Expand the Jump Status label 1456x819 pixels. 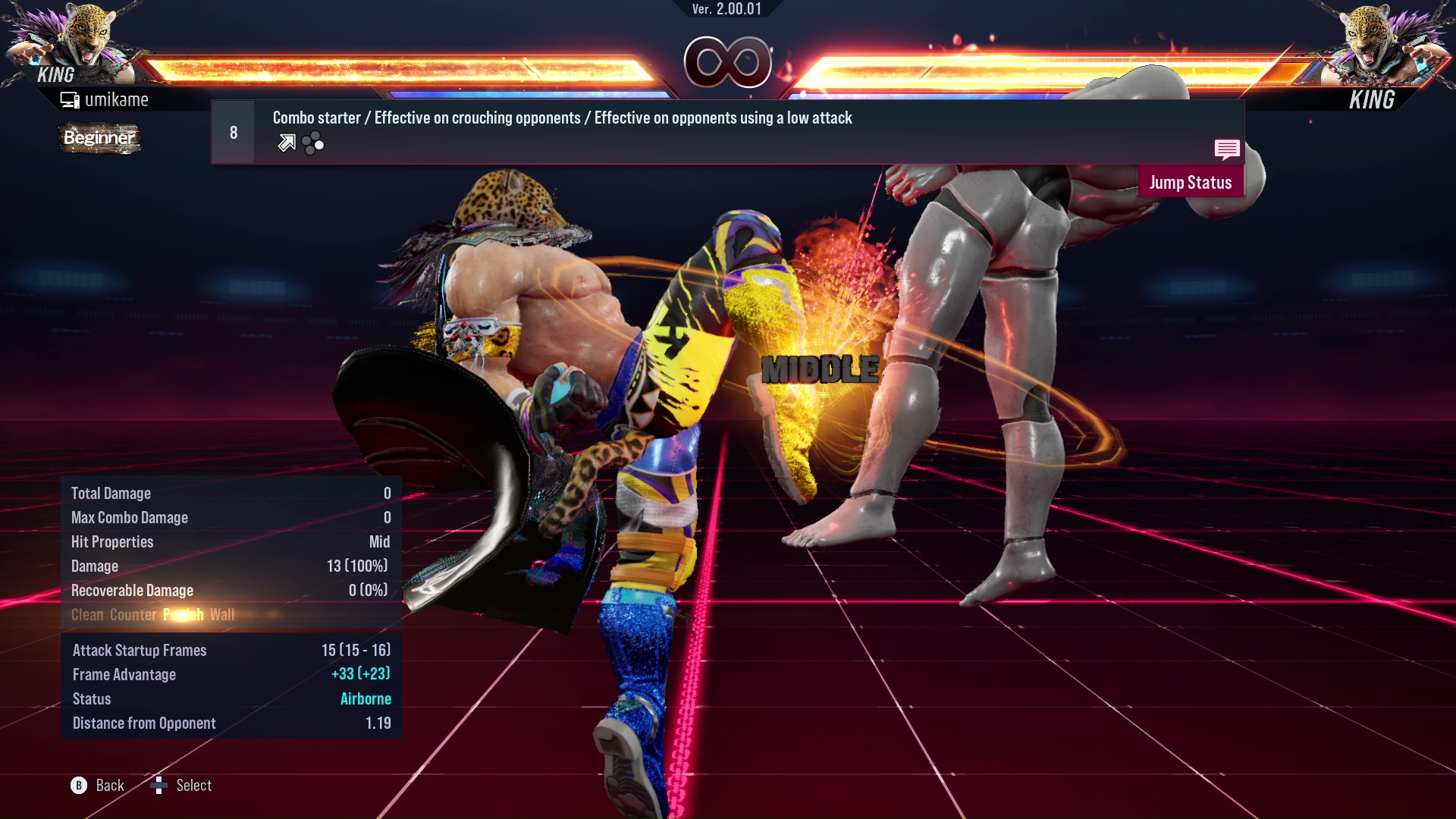coord(1191,182)
